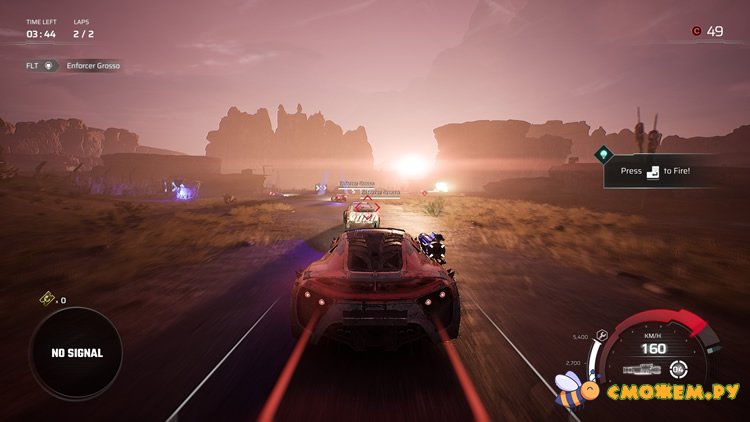Click the circular ammo ring icon in the speedometer
The width and height of the screenshot is (750, 422).
[x=679, y=369]
